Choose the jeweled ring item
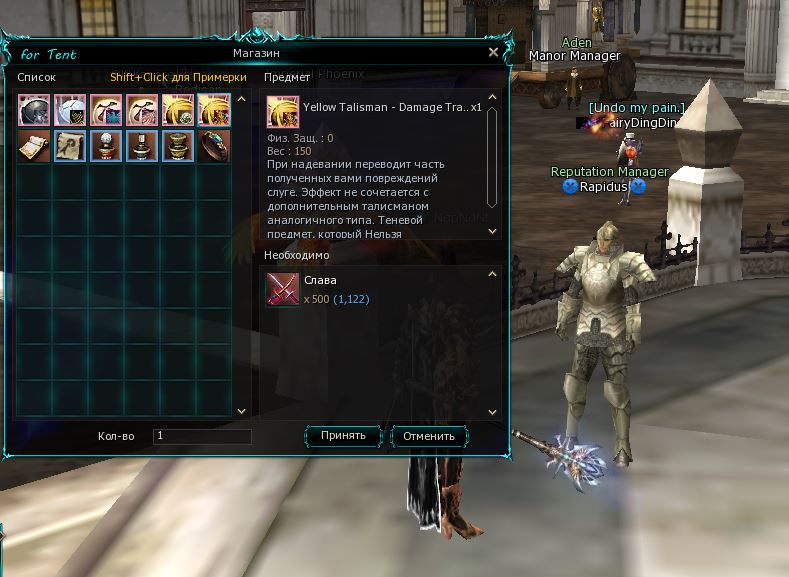This screenshot has height=577, width=789. click(214, 145)
